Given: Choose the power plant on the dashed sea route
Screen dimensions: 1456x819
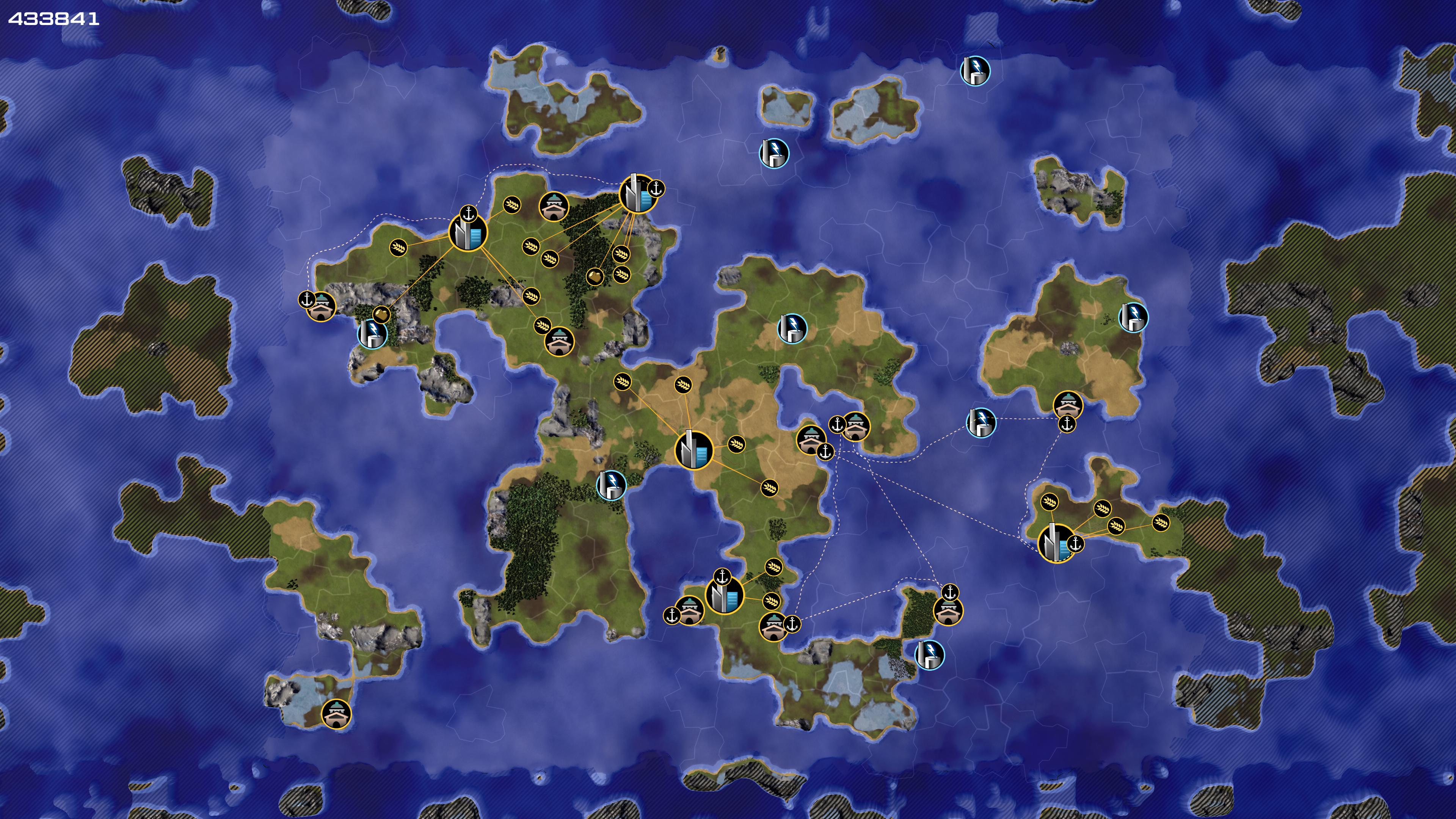Looking at the screenshot, I should click(x=981, y=422).
